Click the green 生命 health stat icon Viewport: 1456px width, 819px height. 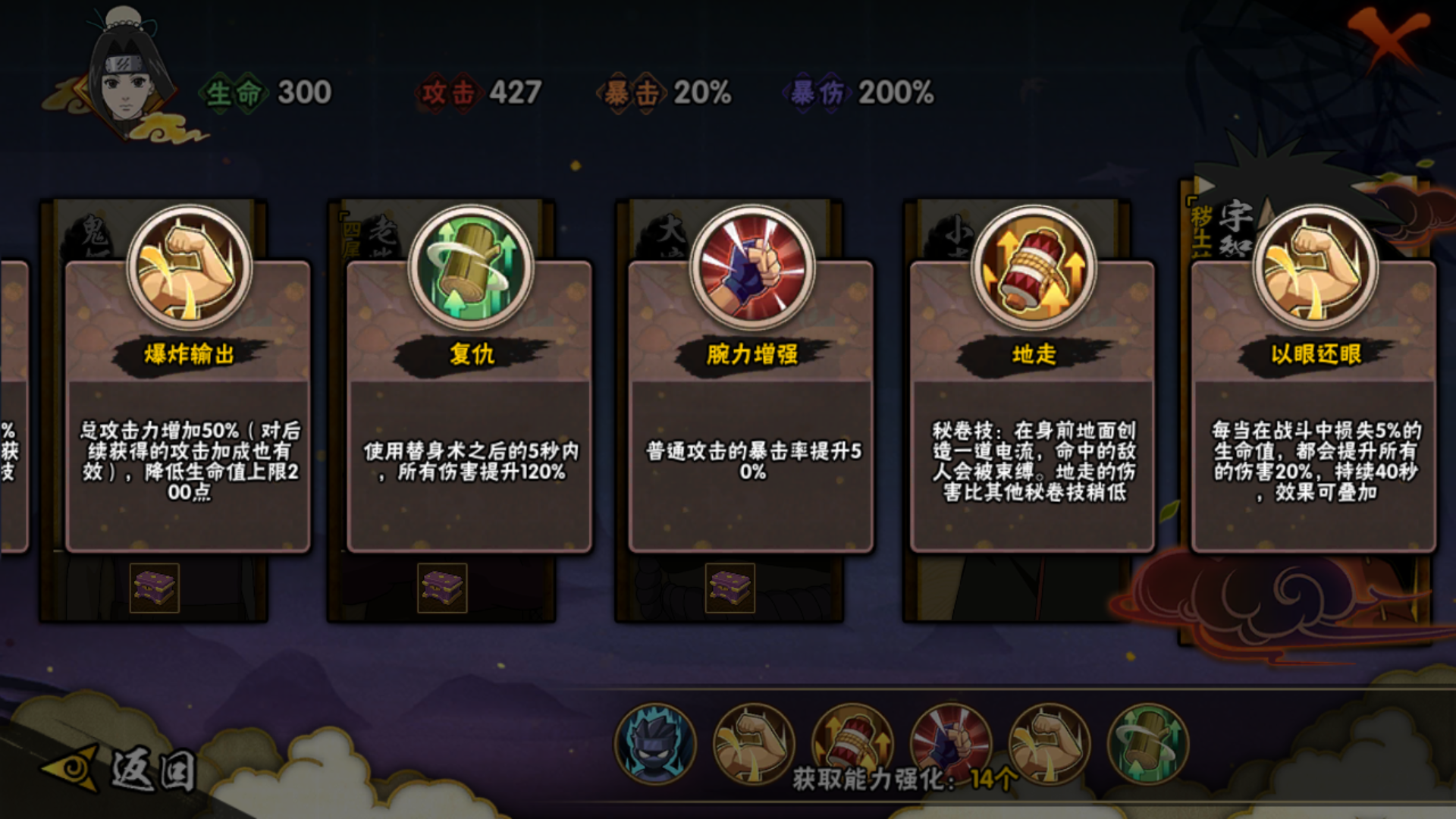231,93
